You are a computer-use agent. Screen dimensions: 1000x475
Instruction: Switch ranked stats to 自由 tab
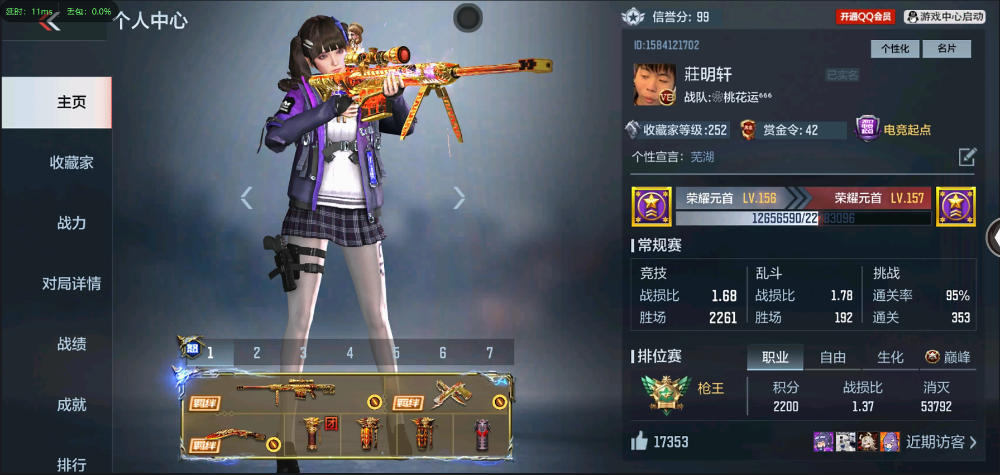coord(833,357)
